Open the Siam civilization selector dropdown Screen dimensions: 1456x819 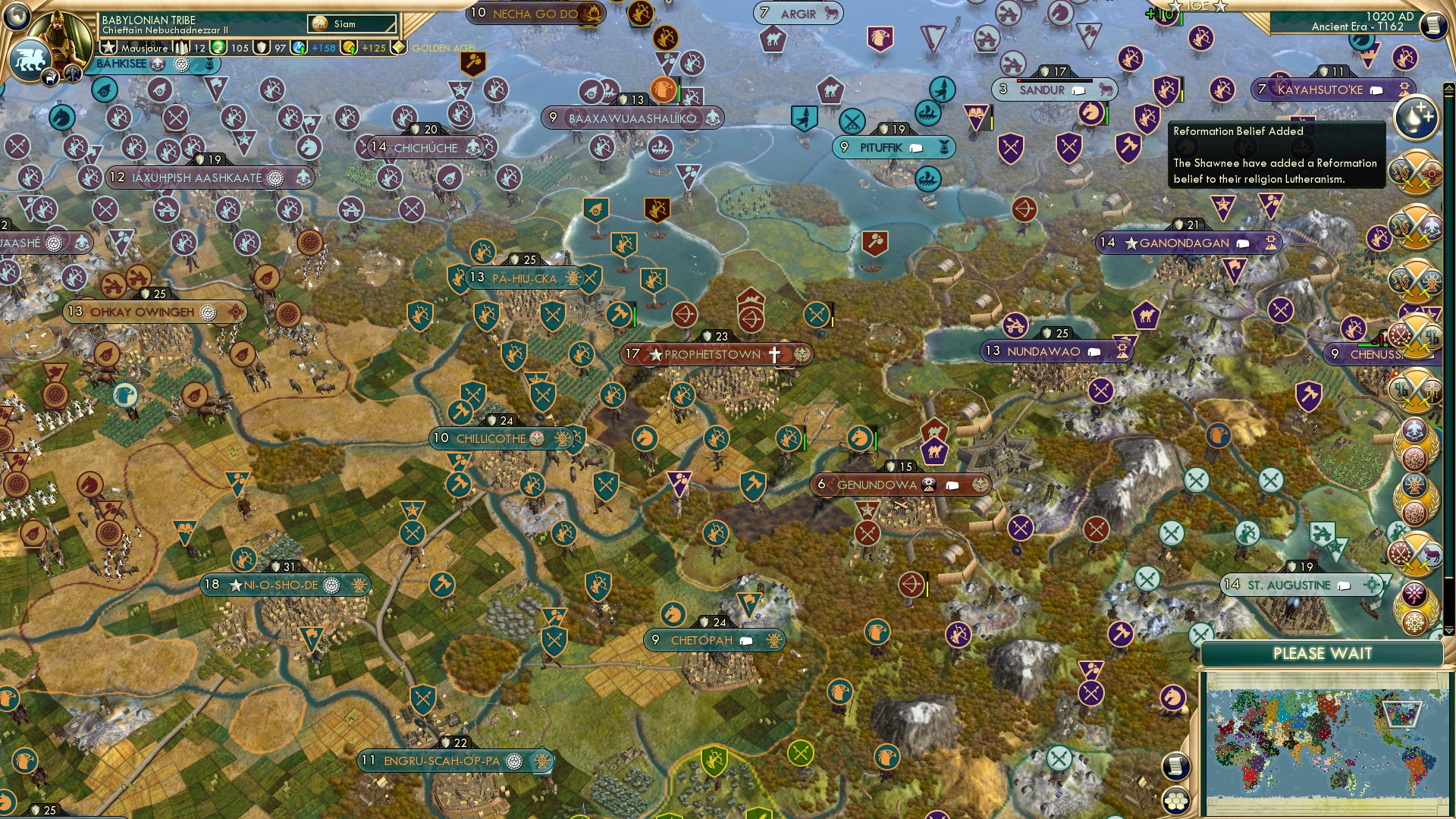(351, 24)
